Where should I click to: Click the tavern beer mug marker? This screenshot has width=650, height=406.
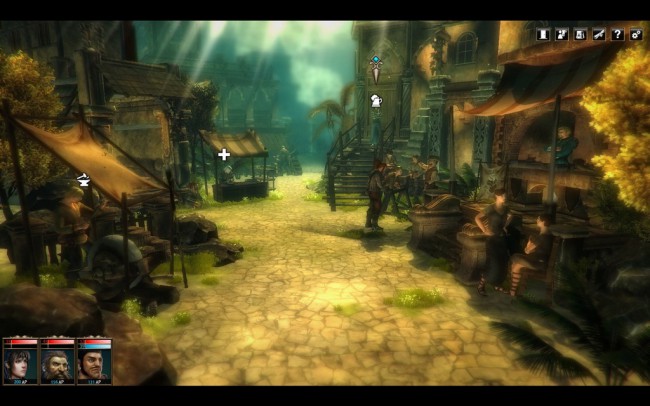tap(376, 100)
